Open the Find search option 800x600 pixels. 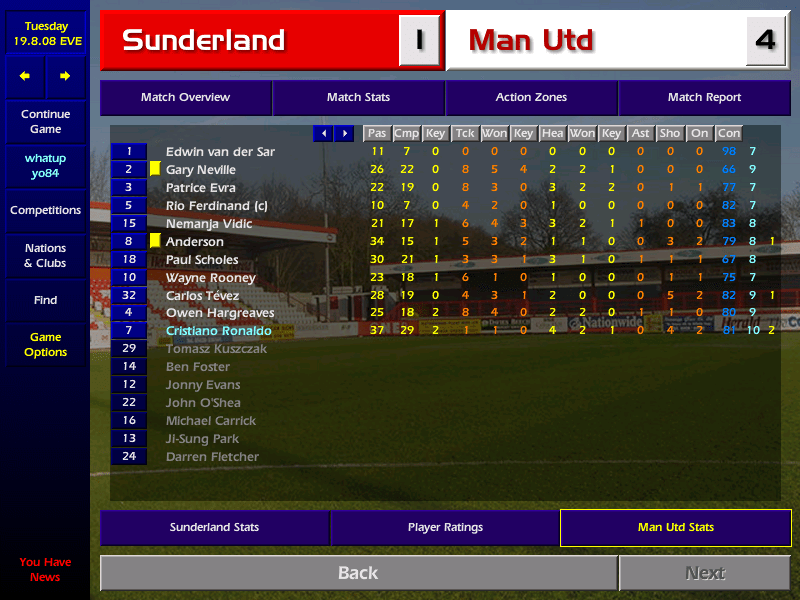pyautogui.click(x=45, y=300)
